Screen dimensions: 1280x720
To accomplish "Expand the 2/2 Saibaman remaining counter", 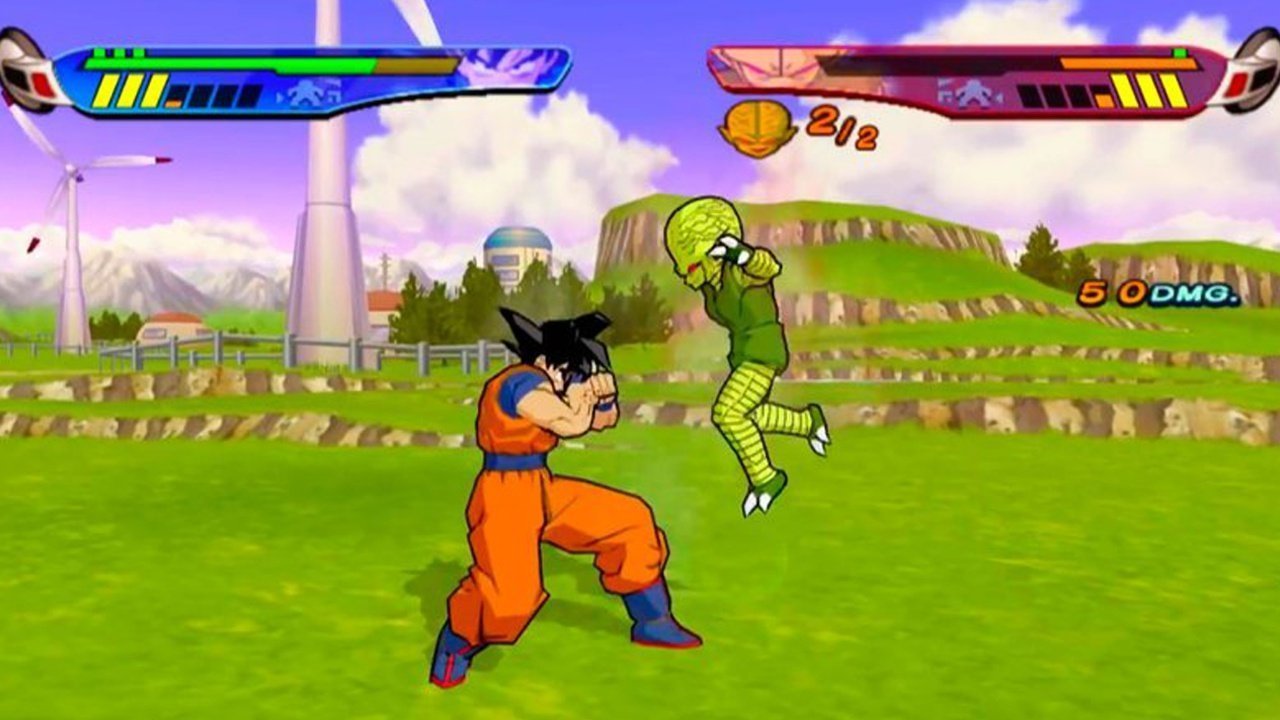I will tap(840, 132).
